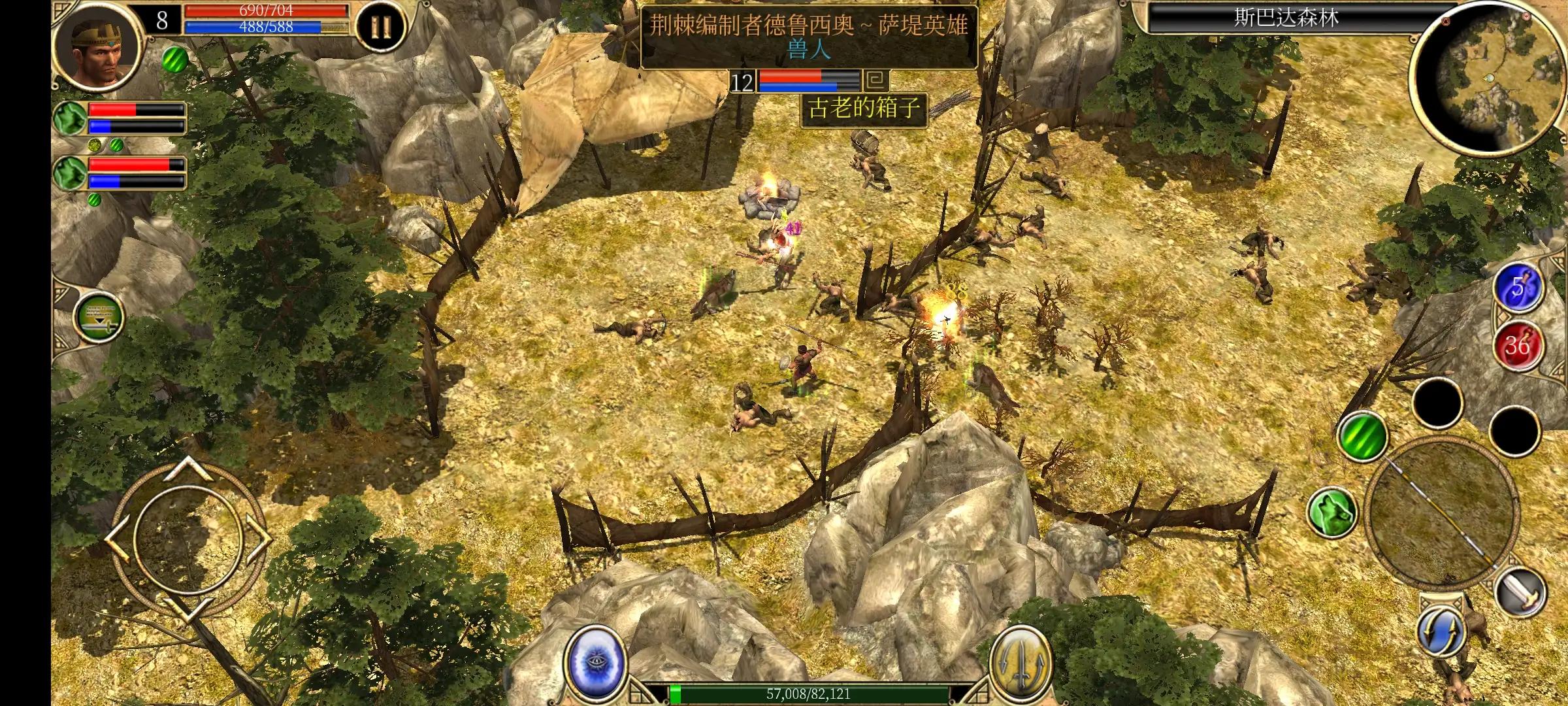The image size is (1568, 706).
Task: Select the second wolf pet portrait
Action: [71, 173]
